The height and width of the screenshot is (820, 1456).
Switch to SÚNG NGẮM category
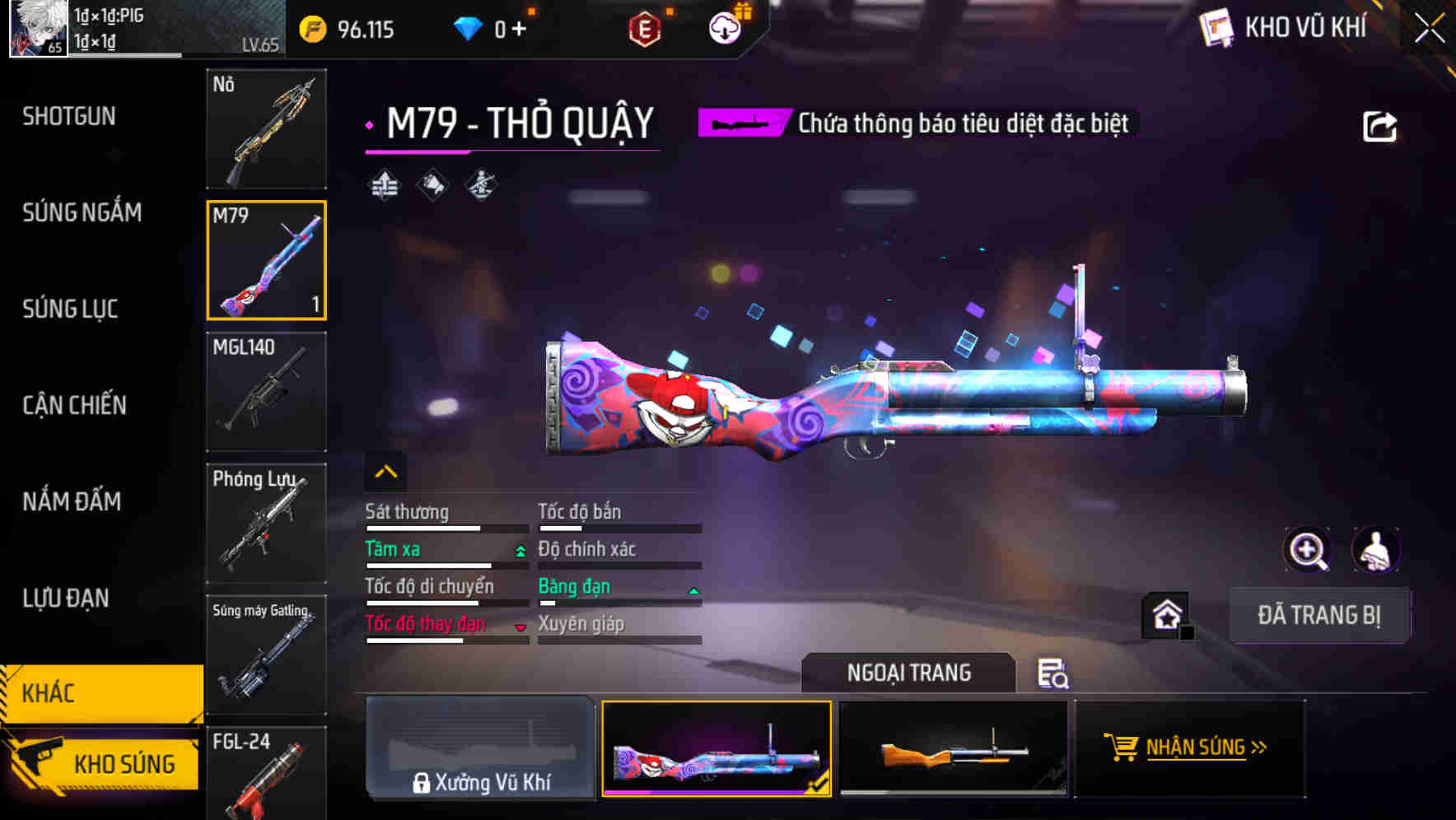tap(82, 212)
